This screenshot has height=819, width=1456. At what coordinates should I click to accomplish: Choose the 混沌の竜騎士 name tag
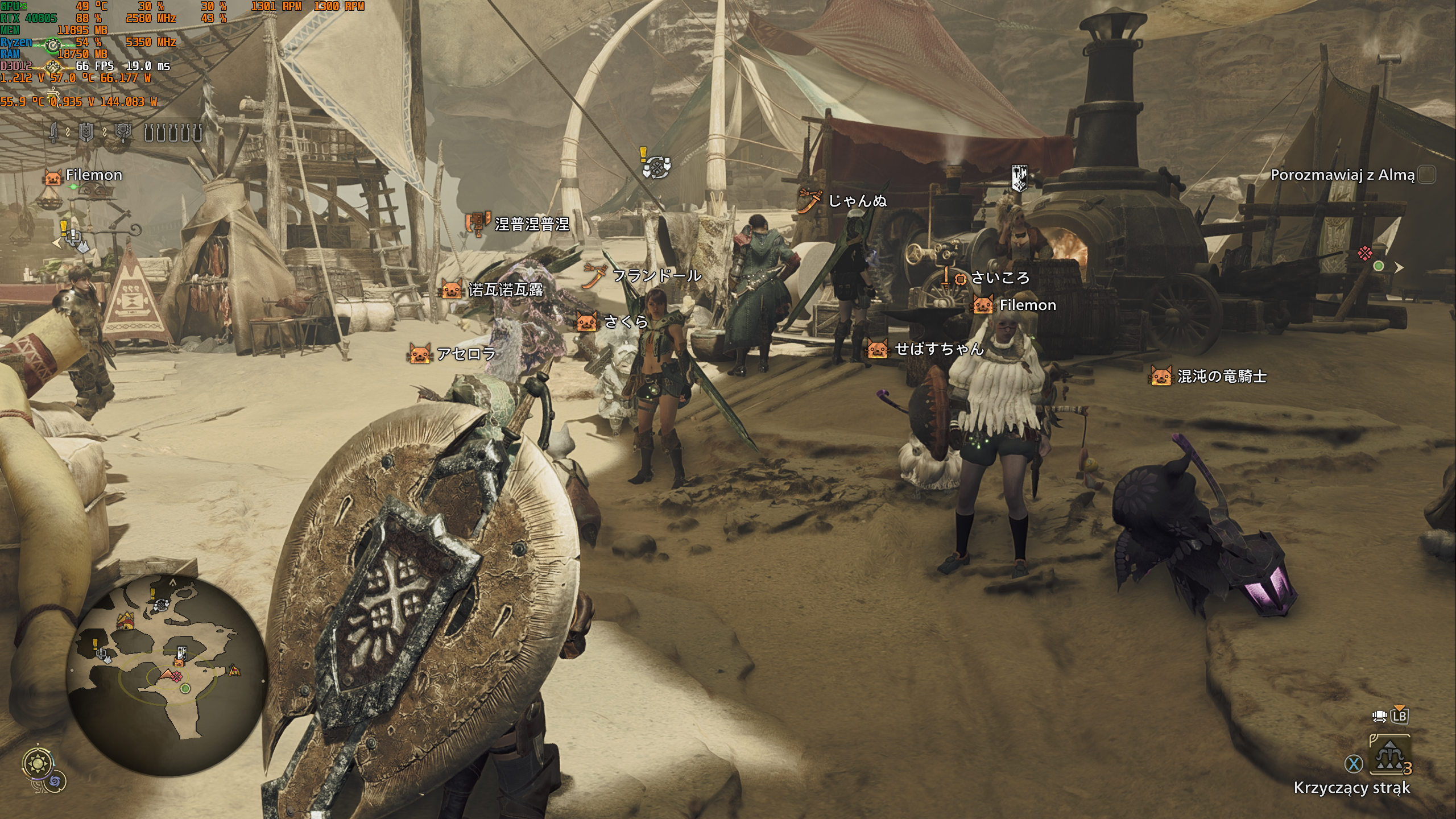1222,377
